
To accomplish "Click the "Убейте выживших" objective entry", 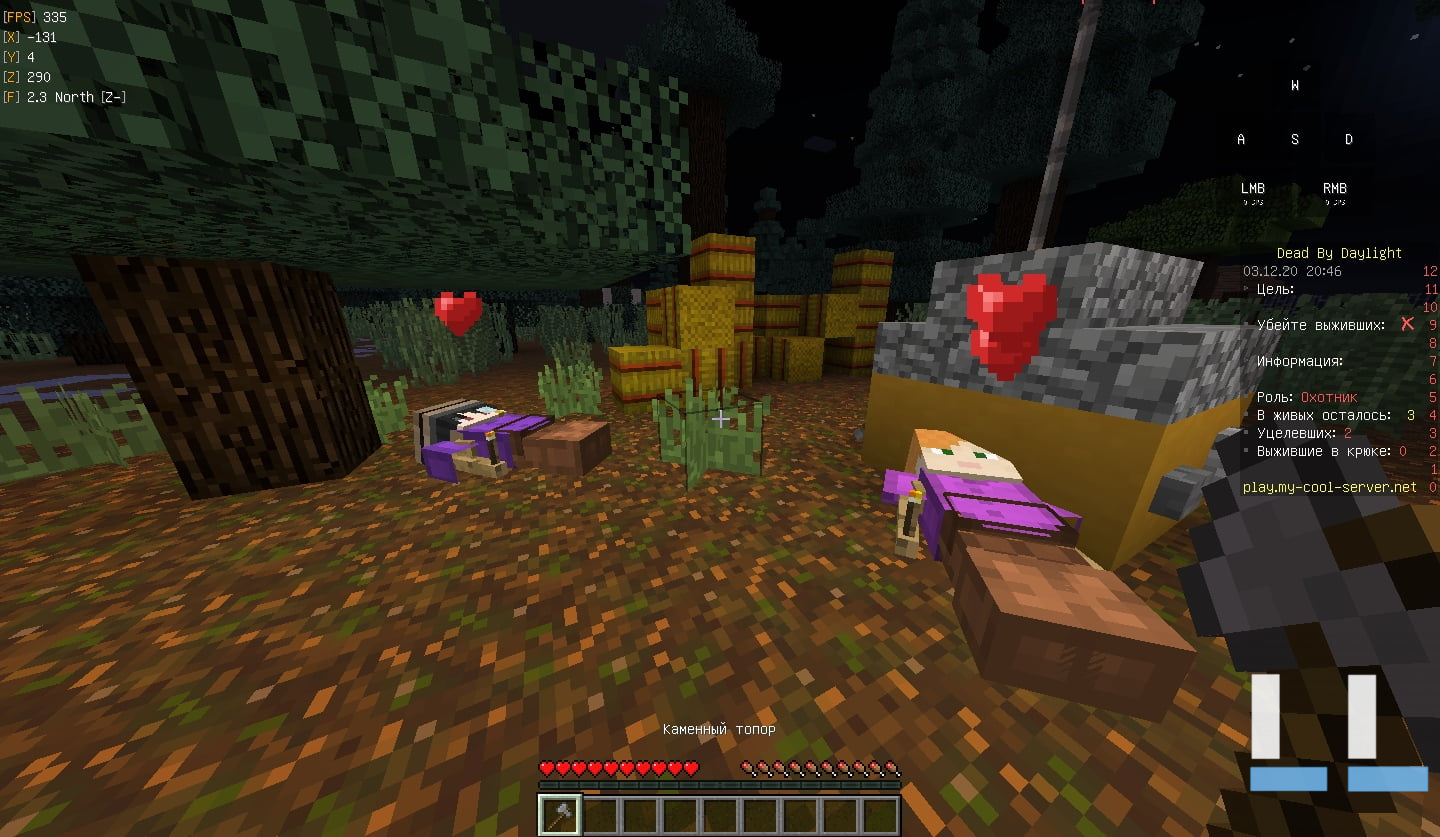I will [x=1321, y=325].
